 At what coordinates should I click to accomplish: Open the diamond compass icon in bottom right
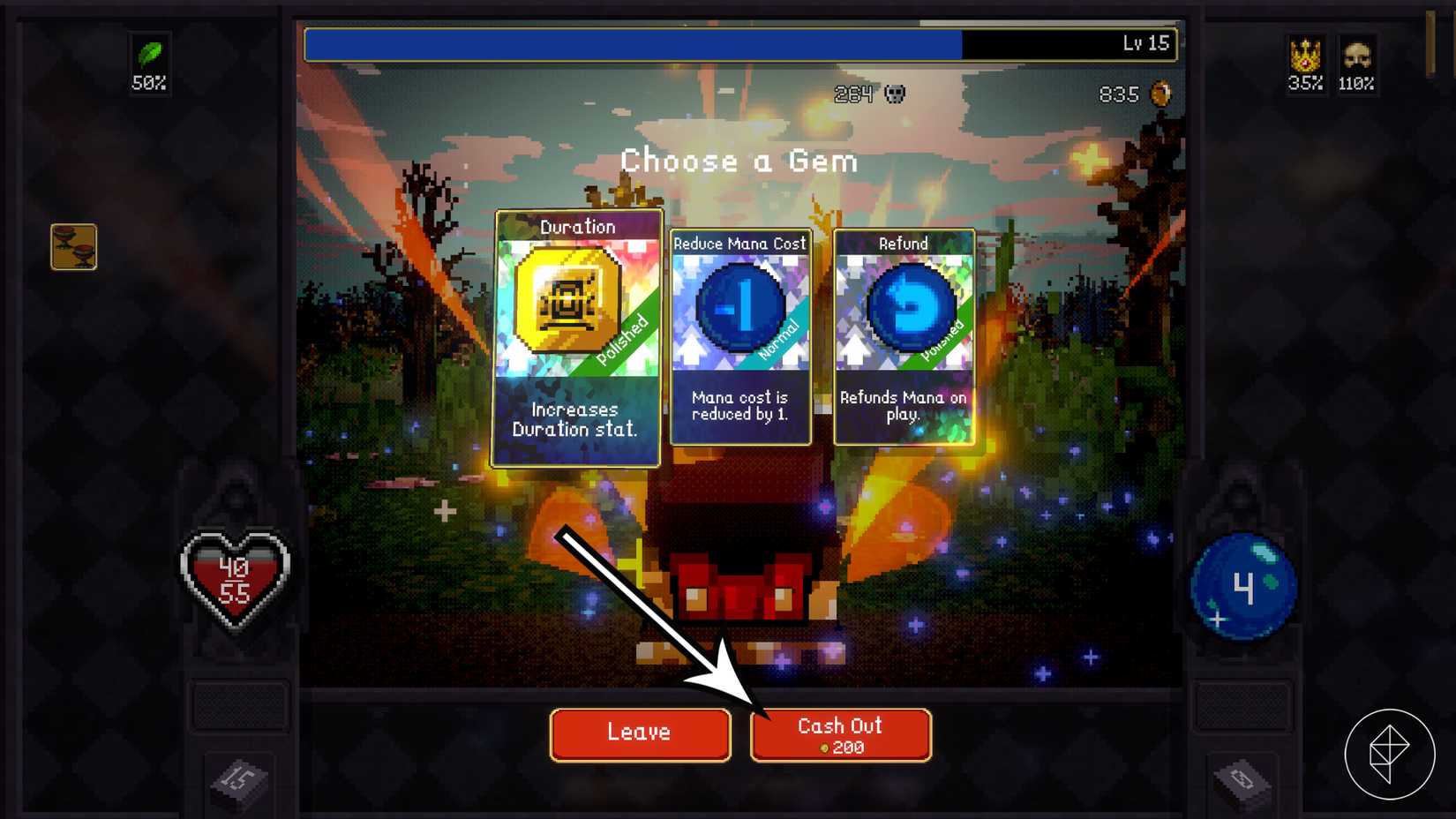click(1390, 753)
